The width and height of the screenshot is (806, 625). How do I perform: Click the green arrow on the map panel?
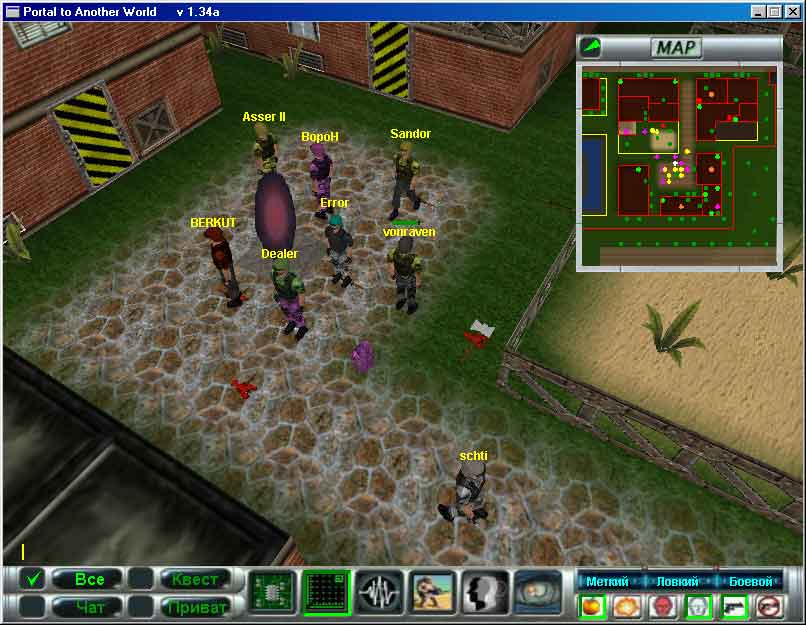coord(592,46)
